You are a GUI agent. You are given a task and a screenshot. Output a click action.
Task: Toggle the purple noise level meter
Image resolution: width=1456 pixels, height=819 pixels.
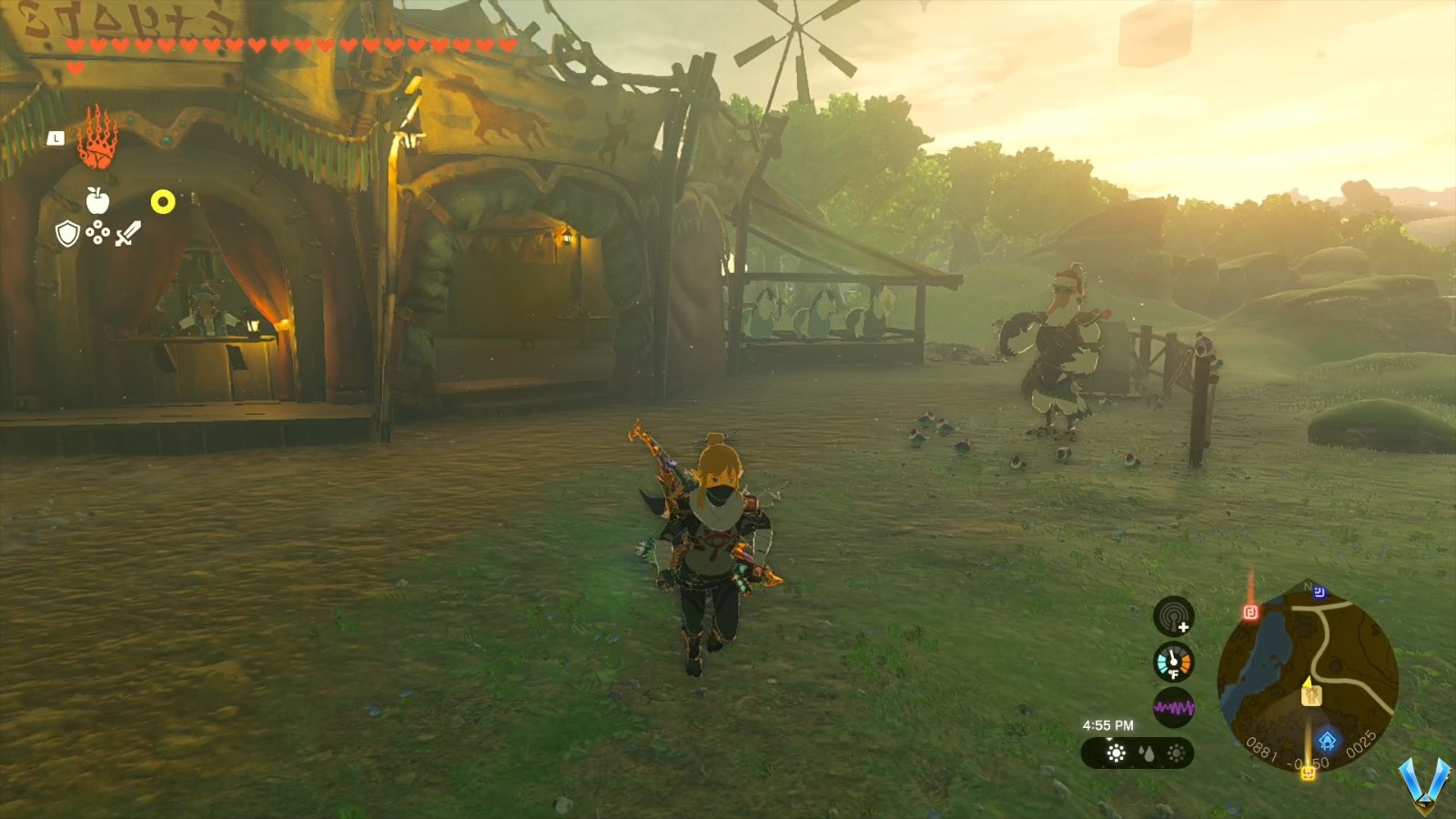(x=1174, y=706)
